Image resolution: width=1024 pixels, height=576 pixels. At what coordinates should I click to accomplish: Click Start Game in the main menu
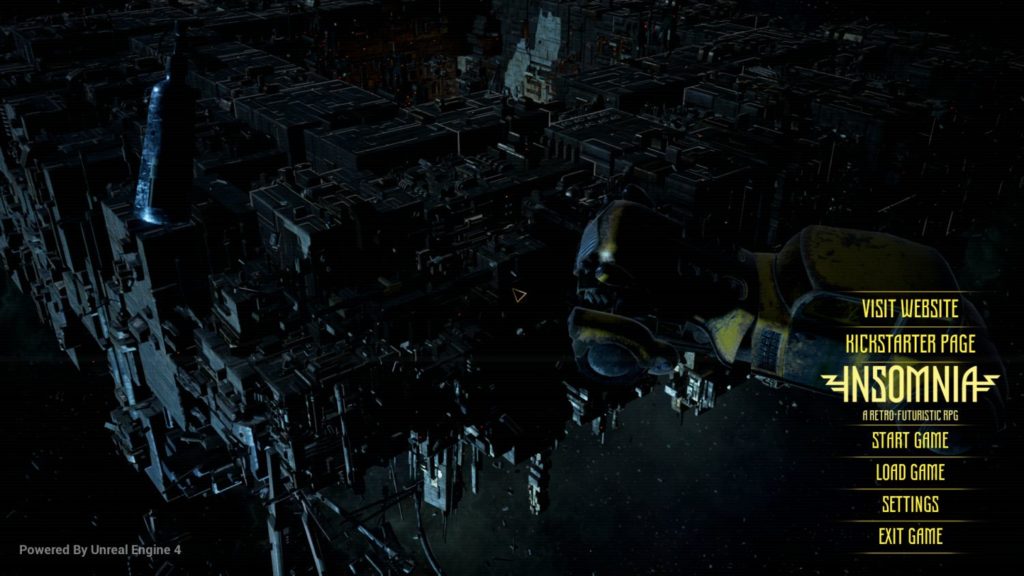point(909,440)
